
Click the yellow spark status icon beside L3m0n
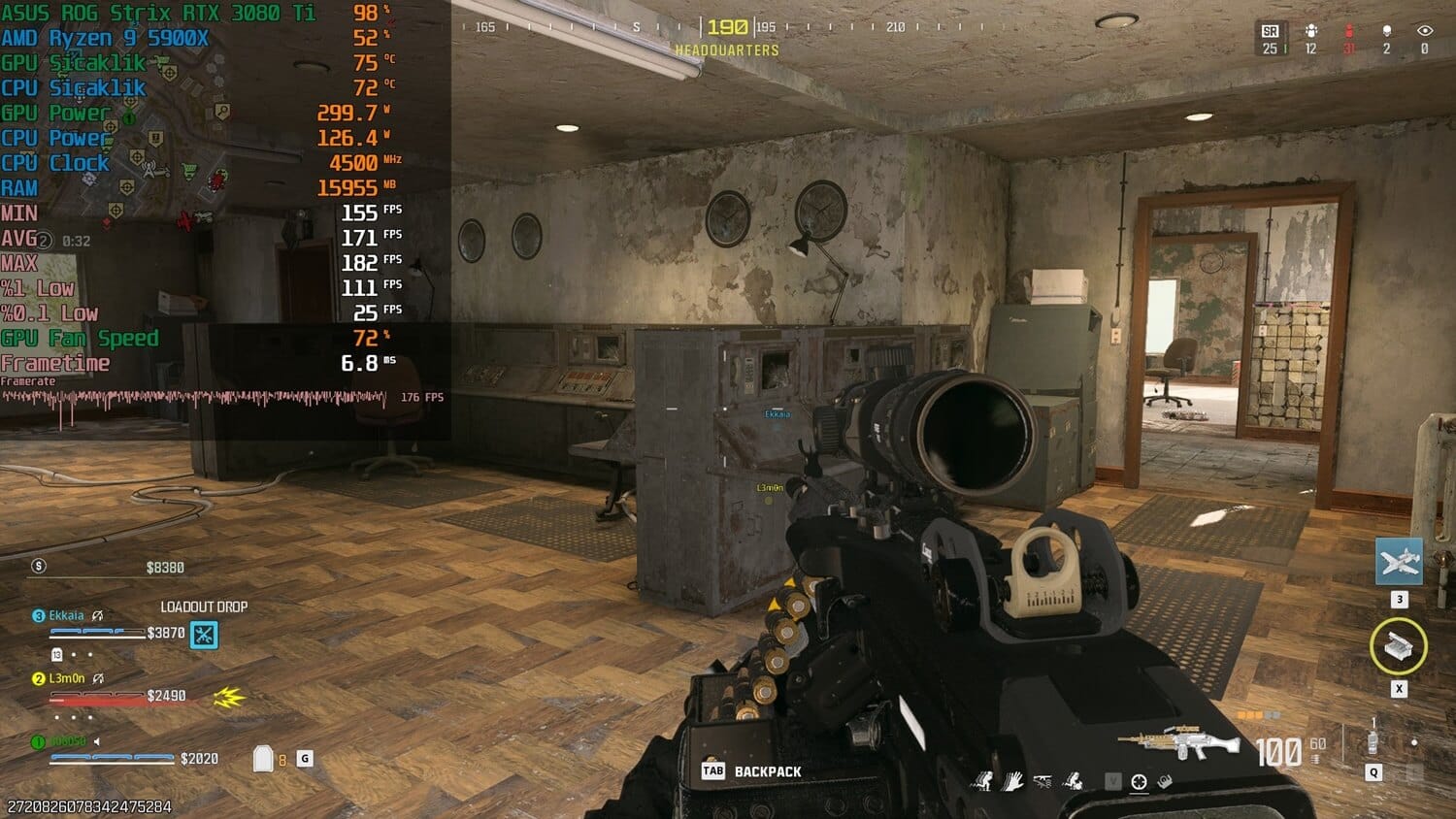[229, 697]
